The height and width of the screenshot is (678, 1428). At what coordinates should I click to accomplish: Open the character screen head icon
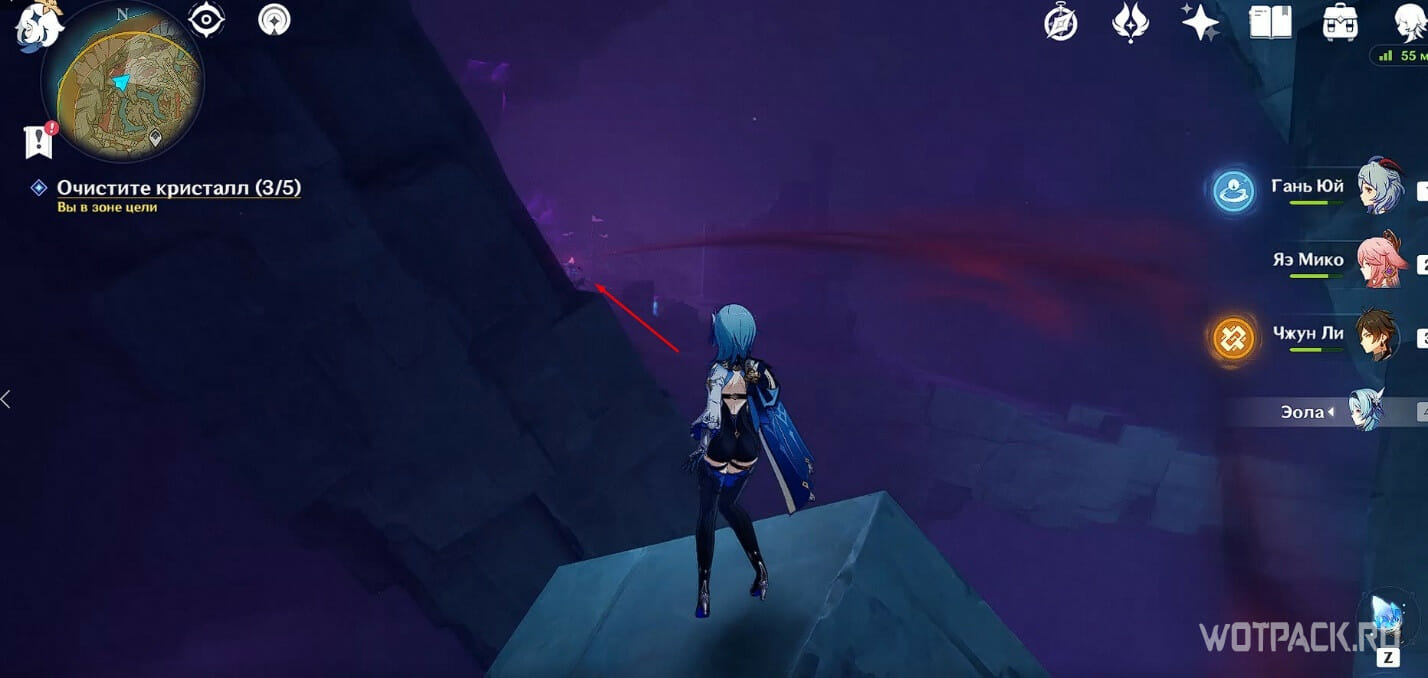pyautogui.click(x=1408, y=22)
